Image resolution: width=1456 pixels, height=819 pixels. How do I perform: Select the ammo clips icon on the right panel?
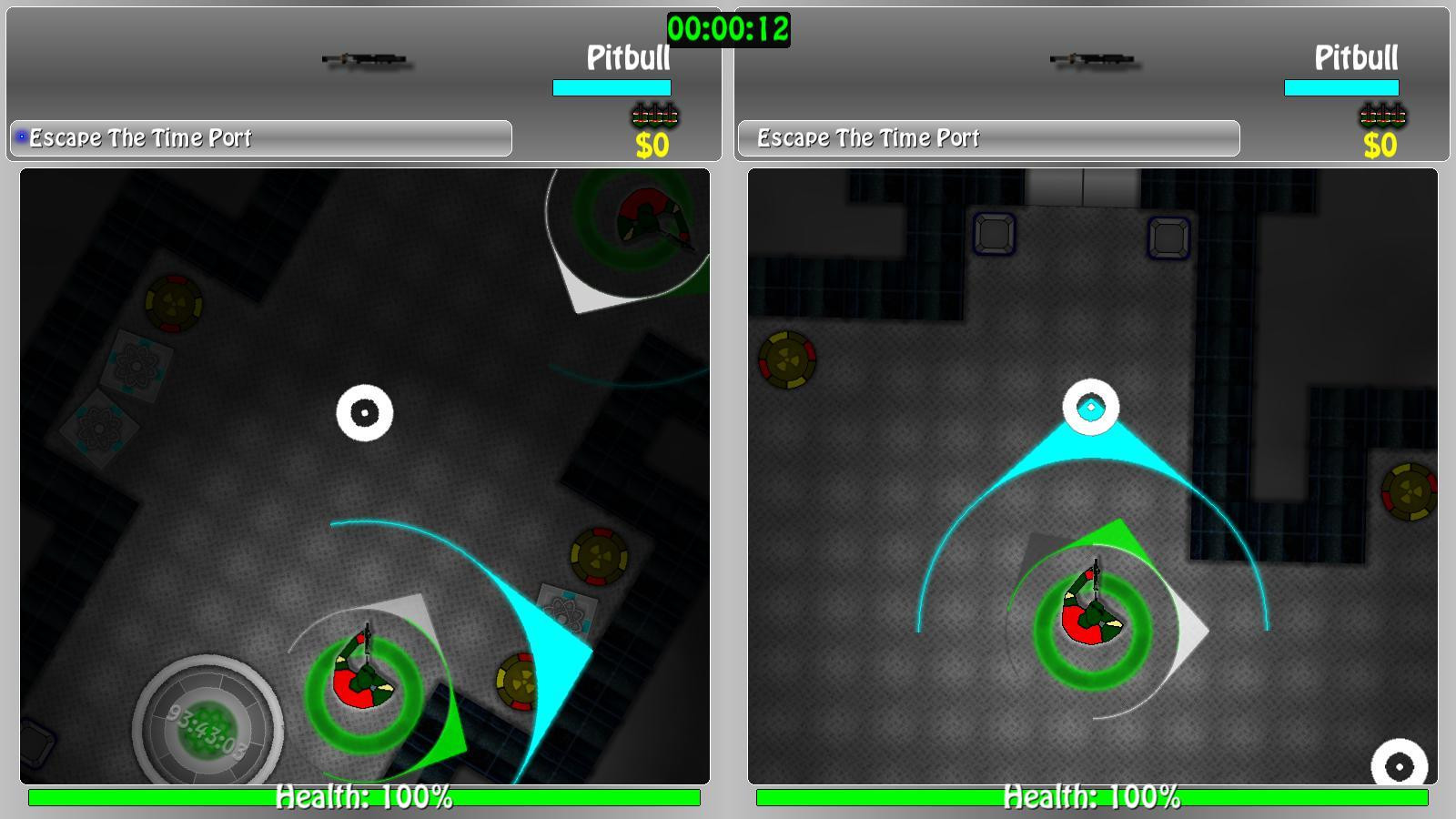pos(1384,115)
